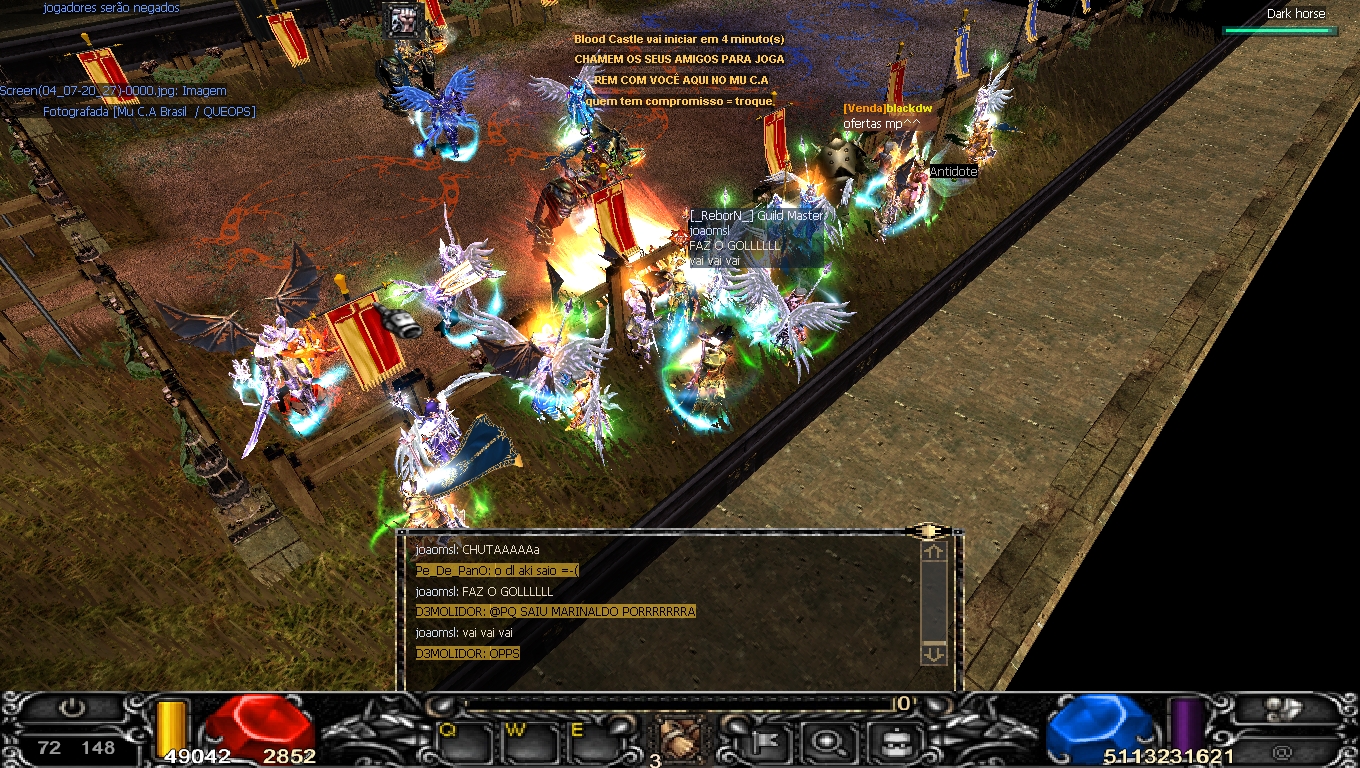Click the gold knob atop the chat window
The width and height of the screenshot is (1360, 768).
point(927,531)
